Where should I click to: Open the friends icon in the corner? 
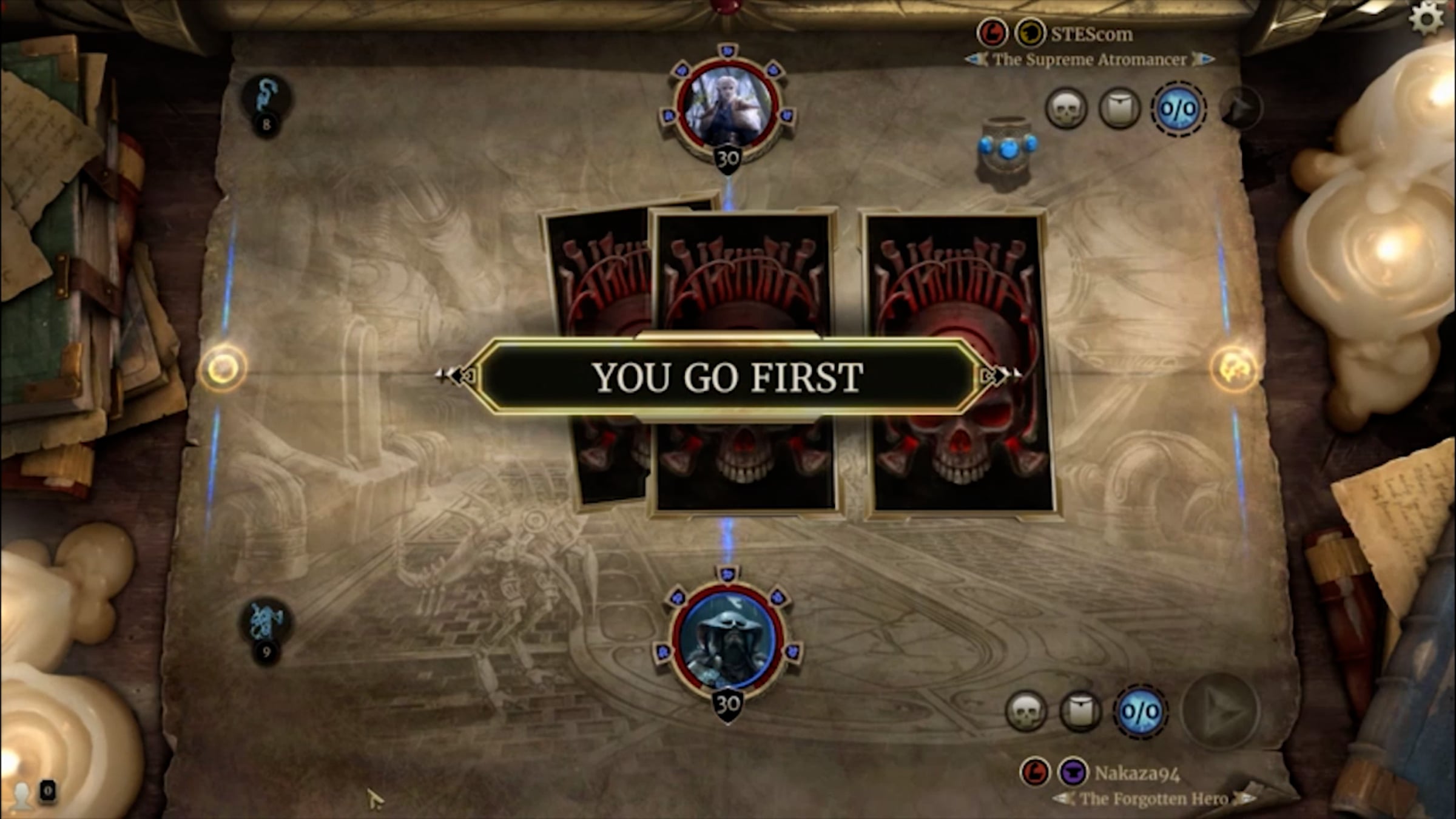23,794
